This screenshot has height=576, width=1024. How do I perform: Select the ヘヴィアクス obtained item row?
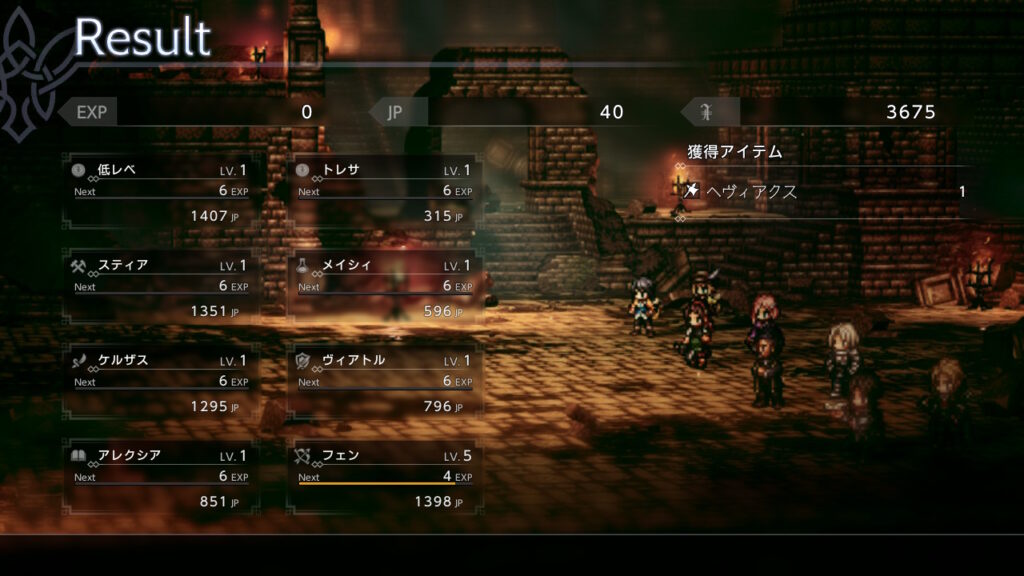[826, 191]
